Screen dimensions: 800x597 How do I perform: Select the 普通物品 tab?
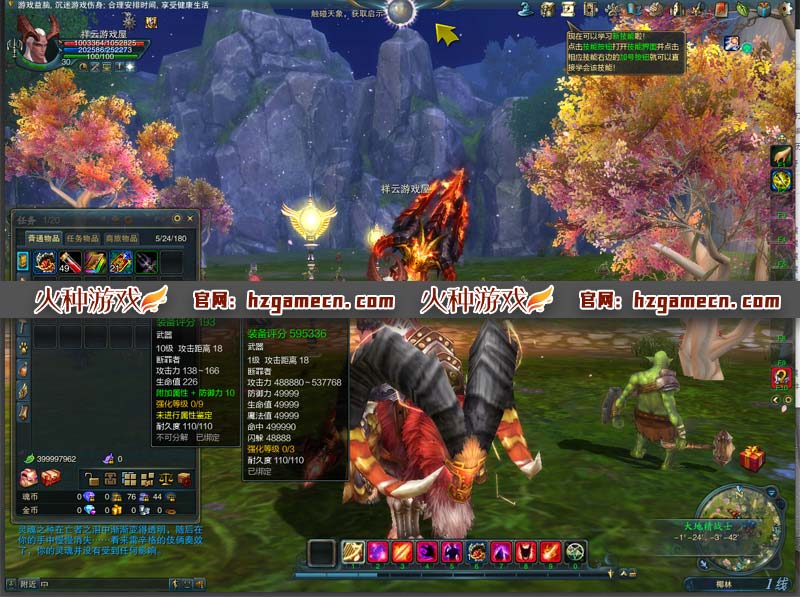(x=42, y=239)
